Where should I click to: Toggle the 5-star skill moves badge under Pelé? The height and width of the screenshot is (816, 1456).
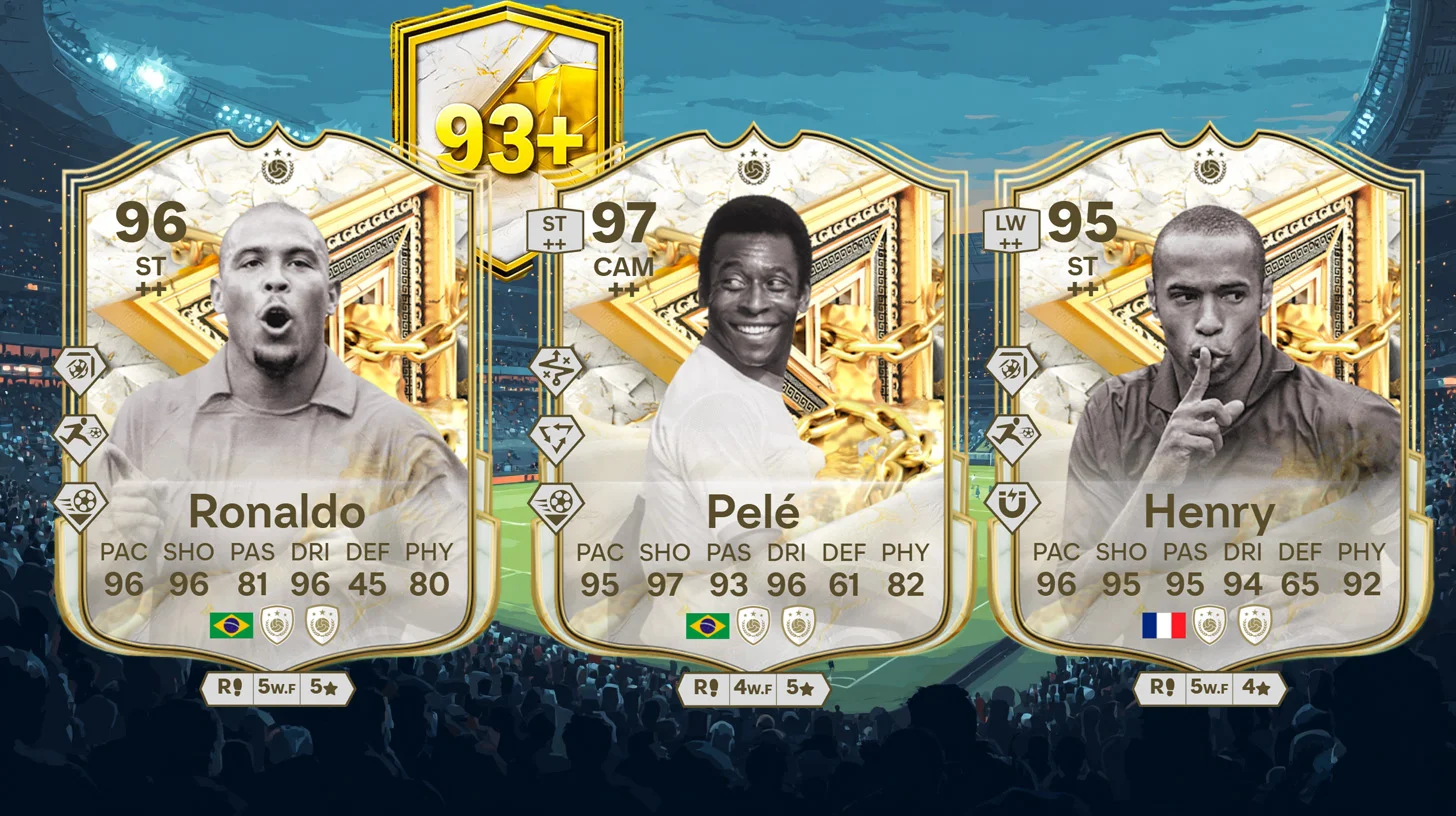pyautogui.click(x=797, y=688)
